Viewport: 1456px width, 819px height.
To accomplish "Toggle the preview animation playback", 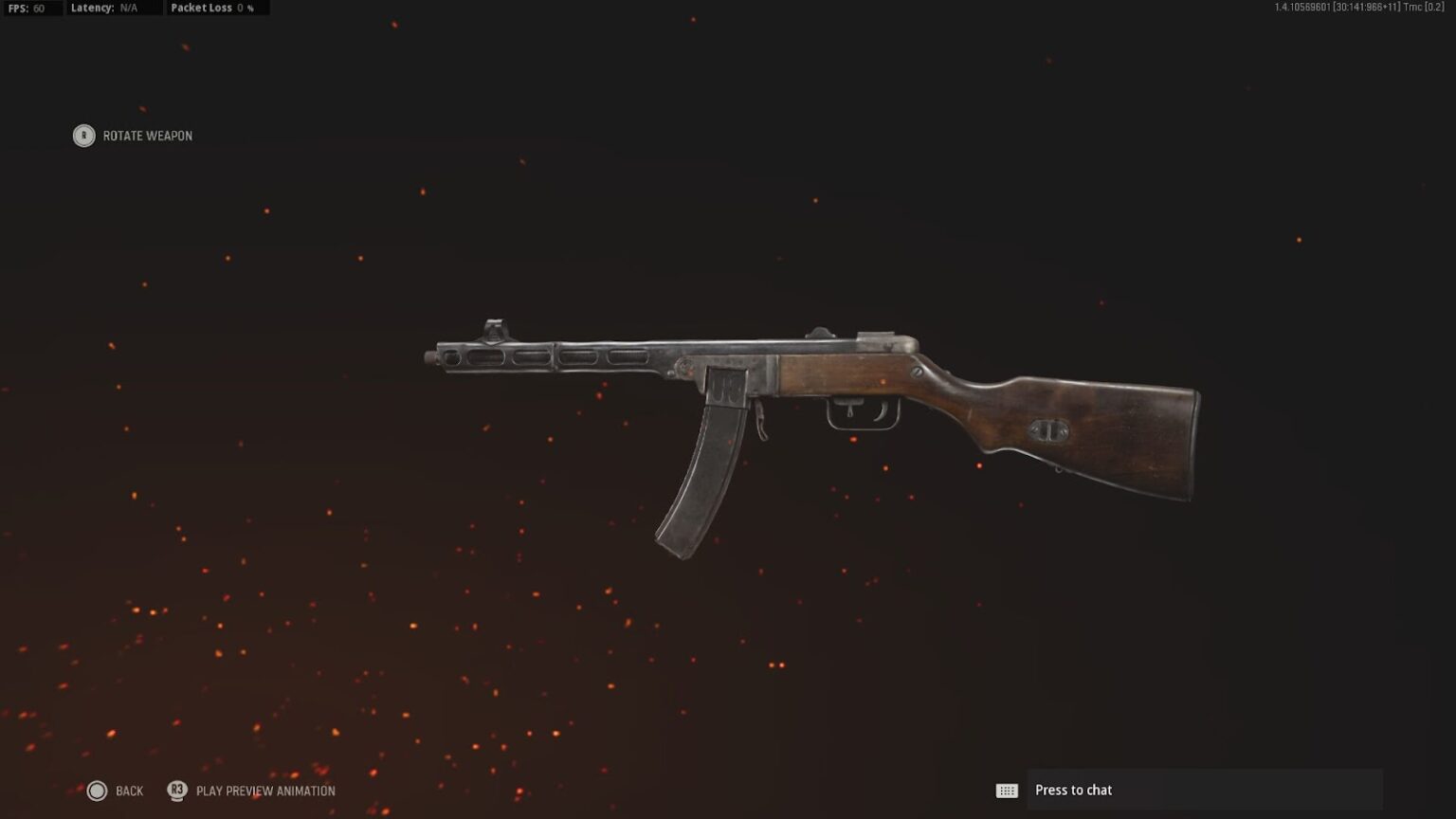I will pyautogui.click(x=251, y=790).
